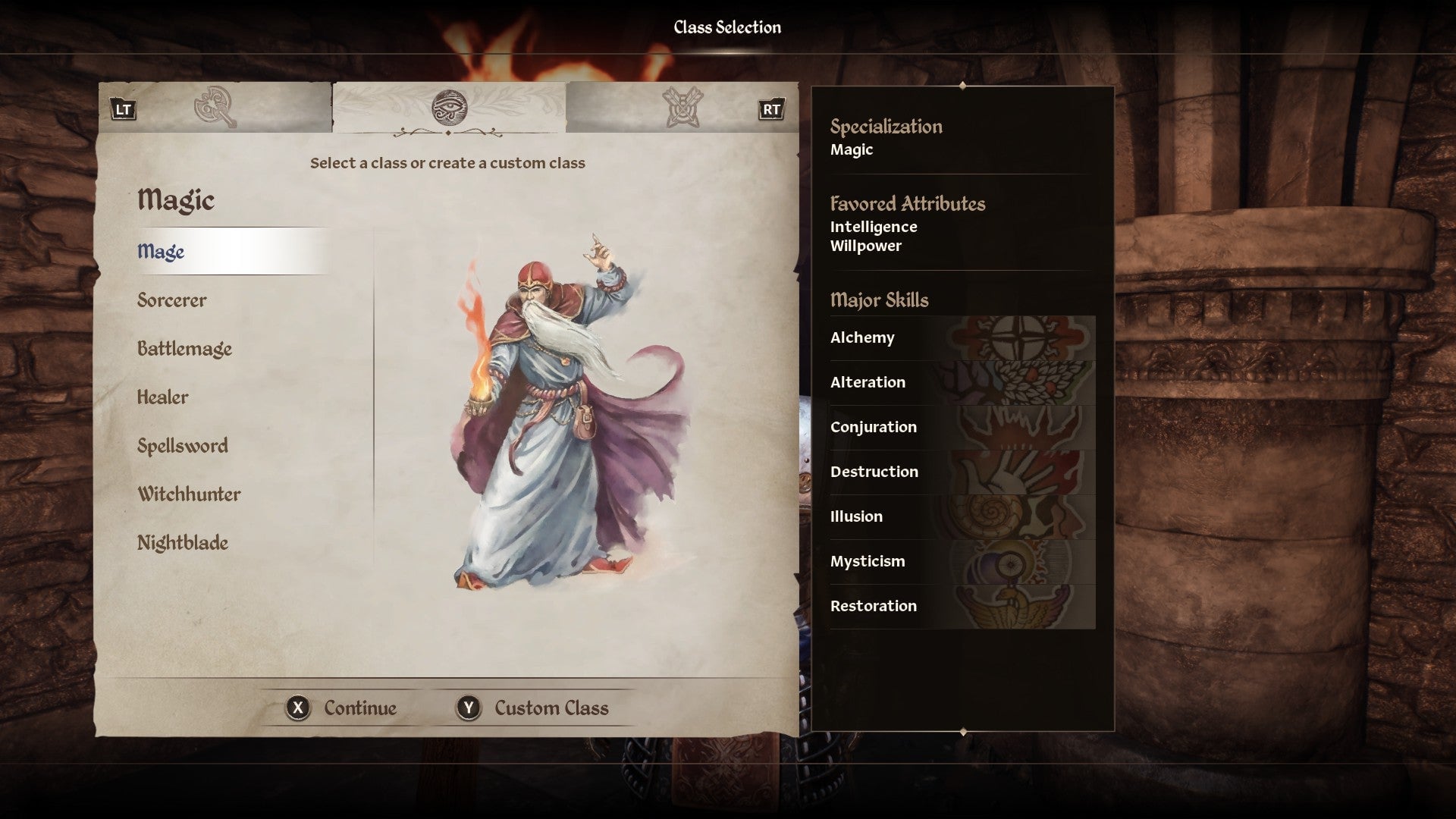
Task: Click the Illusion swirl color emblem
Action: (x=993, y=516)
